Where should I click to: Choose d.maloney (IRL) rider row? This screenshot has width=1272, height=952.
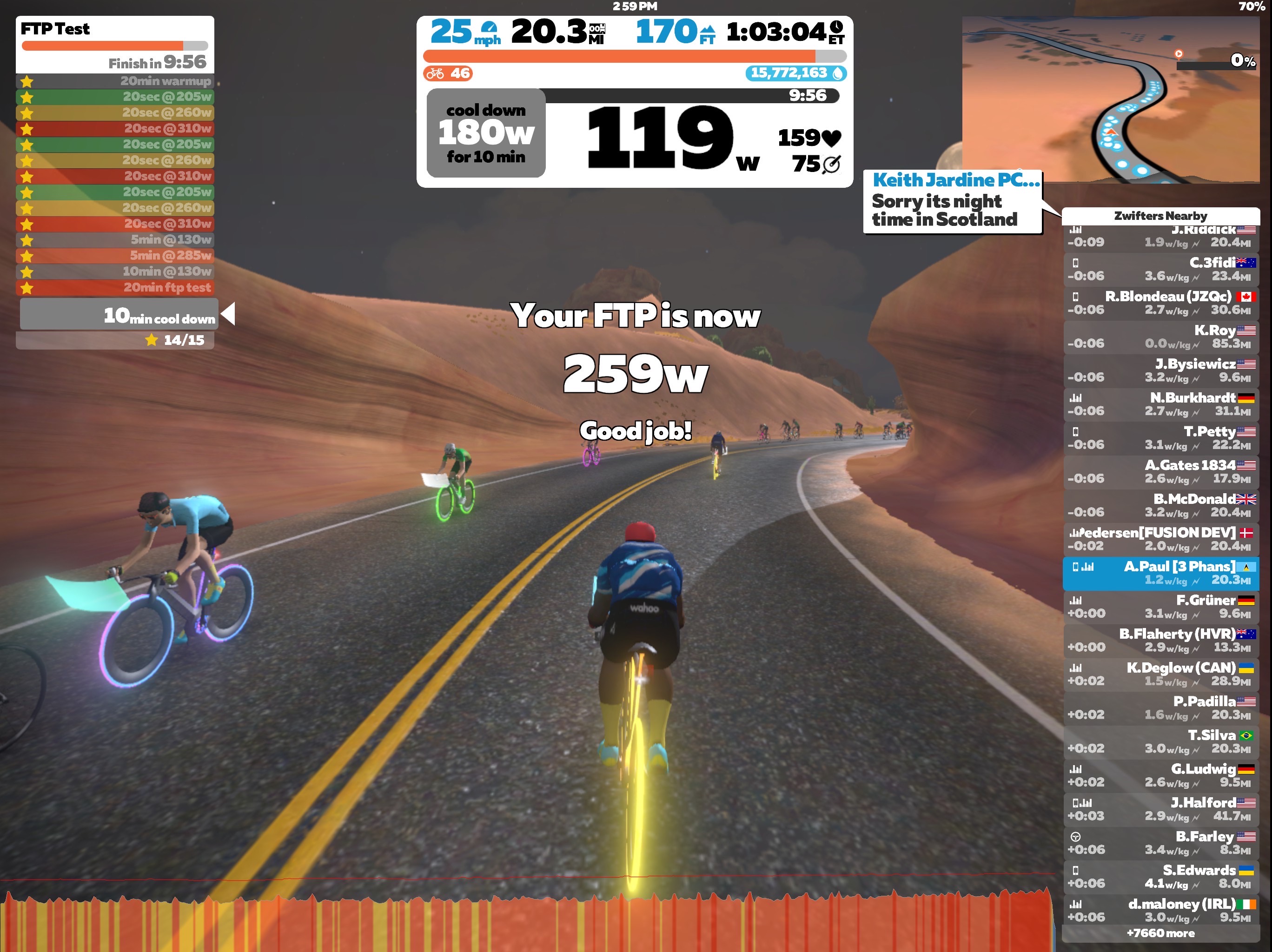tap(1160, 911)
